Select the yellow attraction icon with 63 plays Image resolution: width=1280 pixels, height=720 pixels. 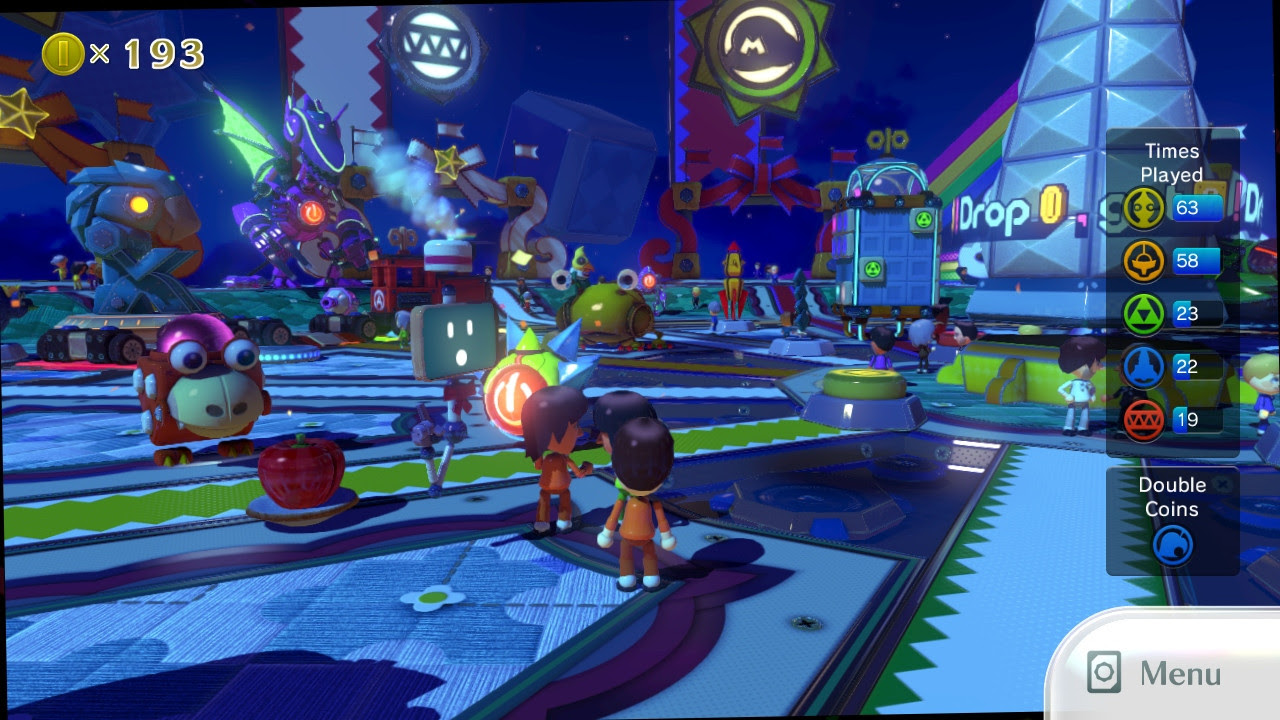coord(1143,209)
